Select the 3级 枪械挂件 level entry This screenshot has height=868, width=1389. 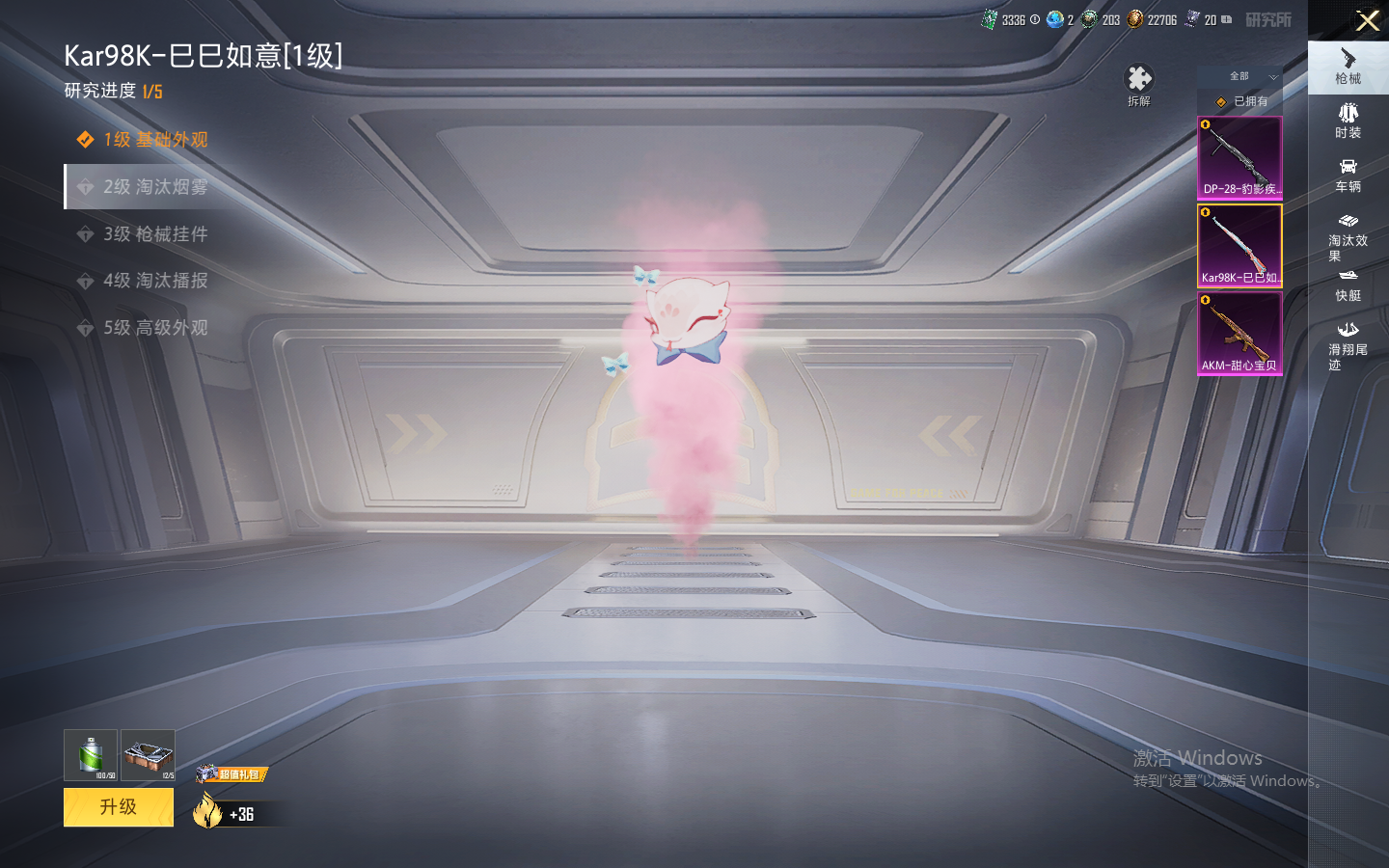[154, 234]
